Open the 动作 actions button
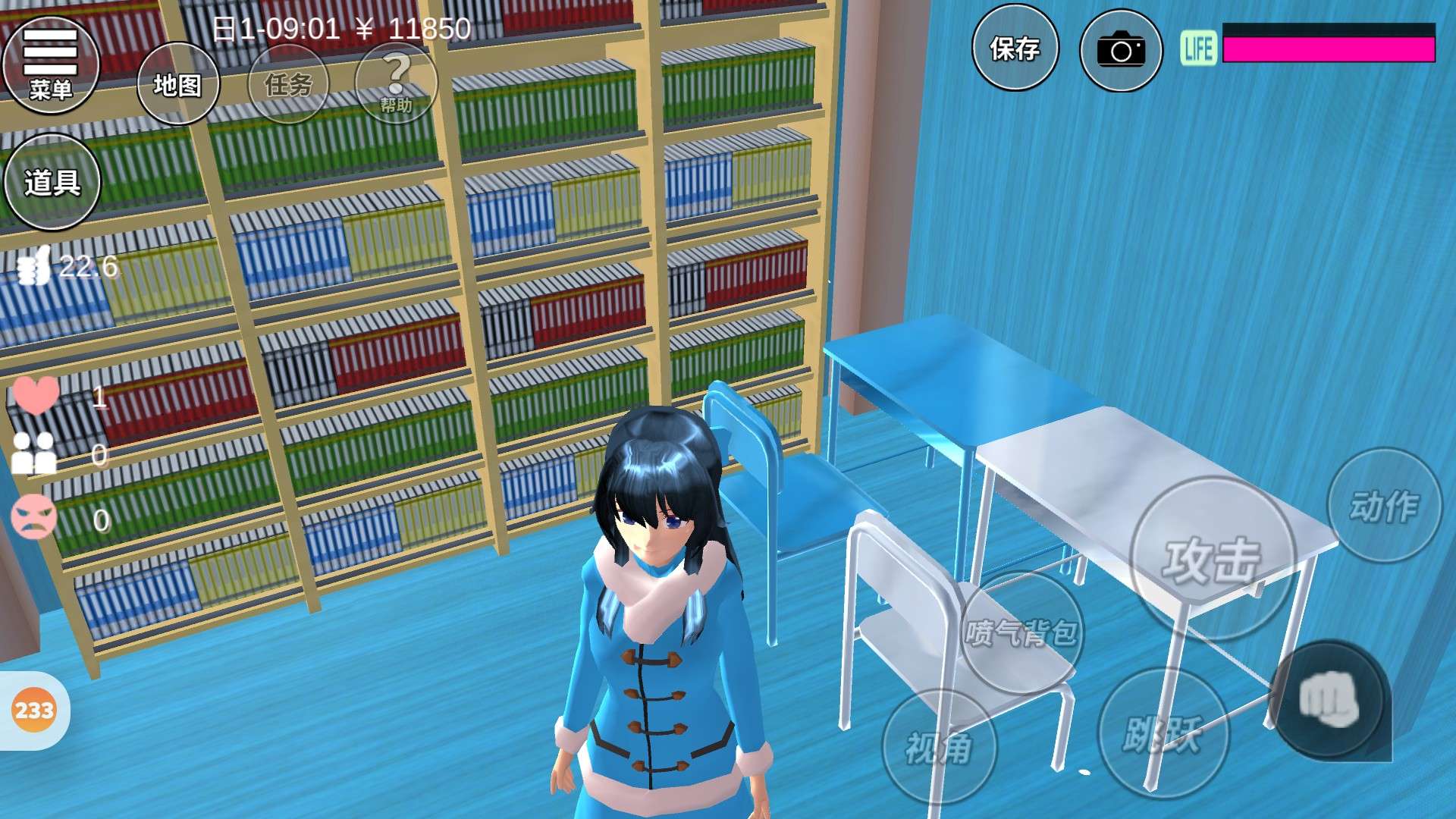This screenshot has width=1456, height=819. [1384, 505]
